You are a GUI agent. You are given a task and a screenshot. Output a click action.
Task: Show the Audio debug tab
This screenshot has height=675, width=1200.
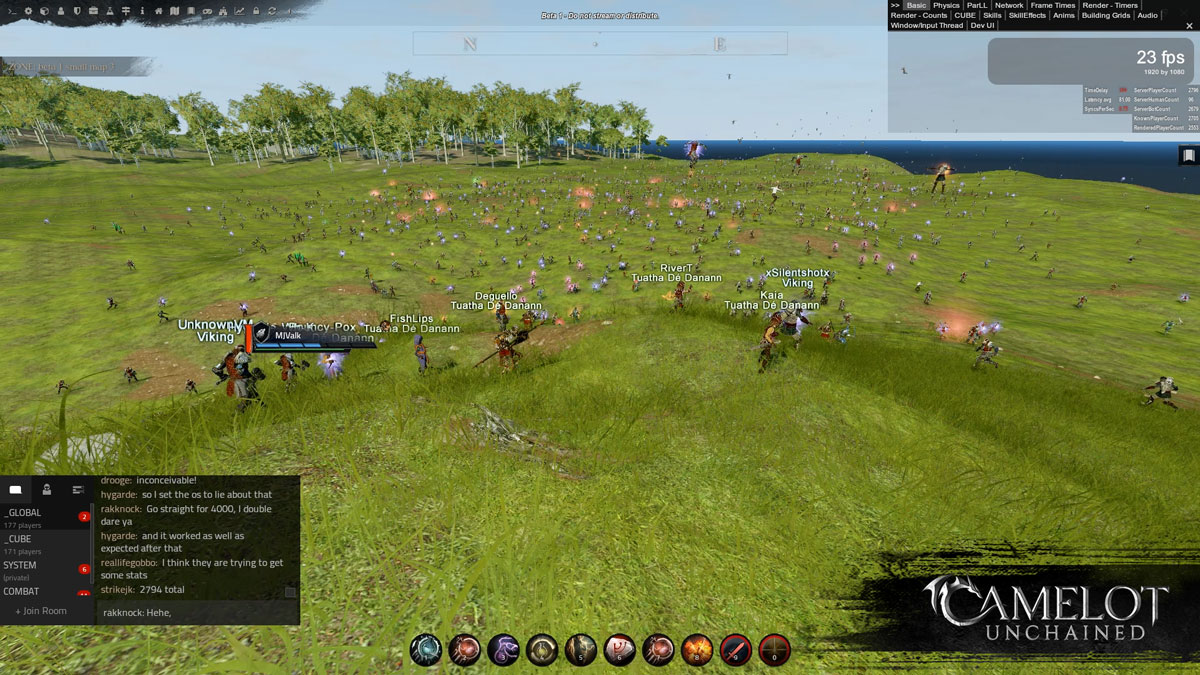[1147, 16]
